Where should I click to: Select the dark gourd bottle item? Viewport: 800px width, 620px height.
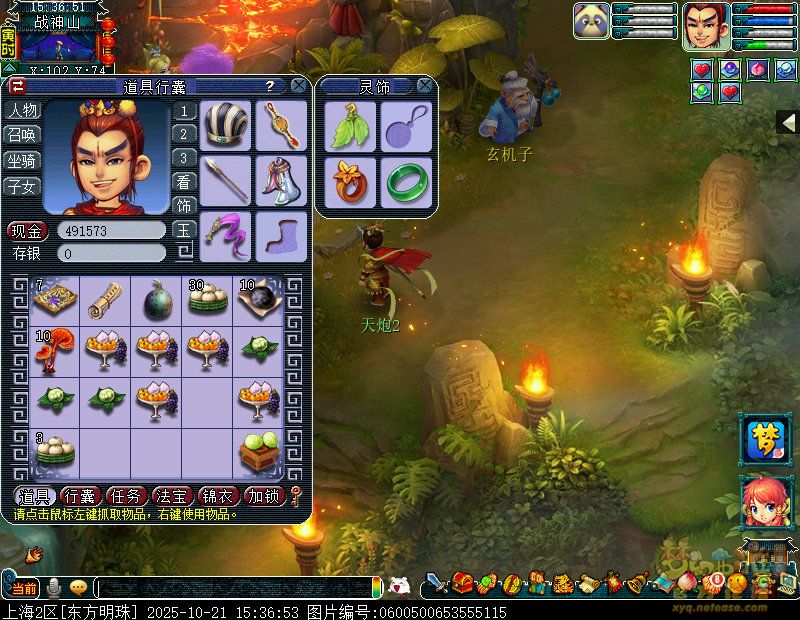point(156,299)
